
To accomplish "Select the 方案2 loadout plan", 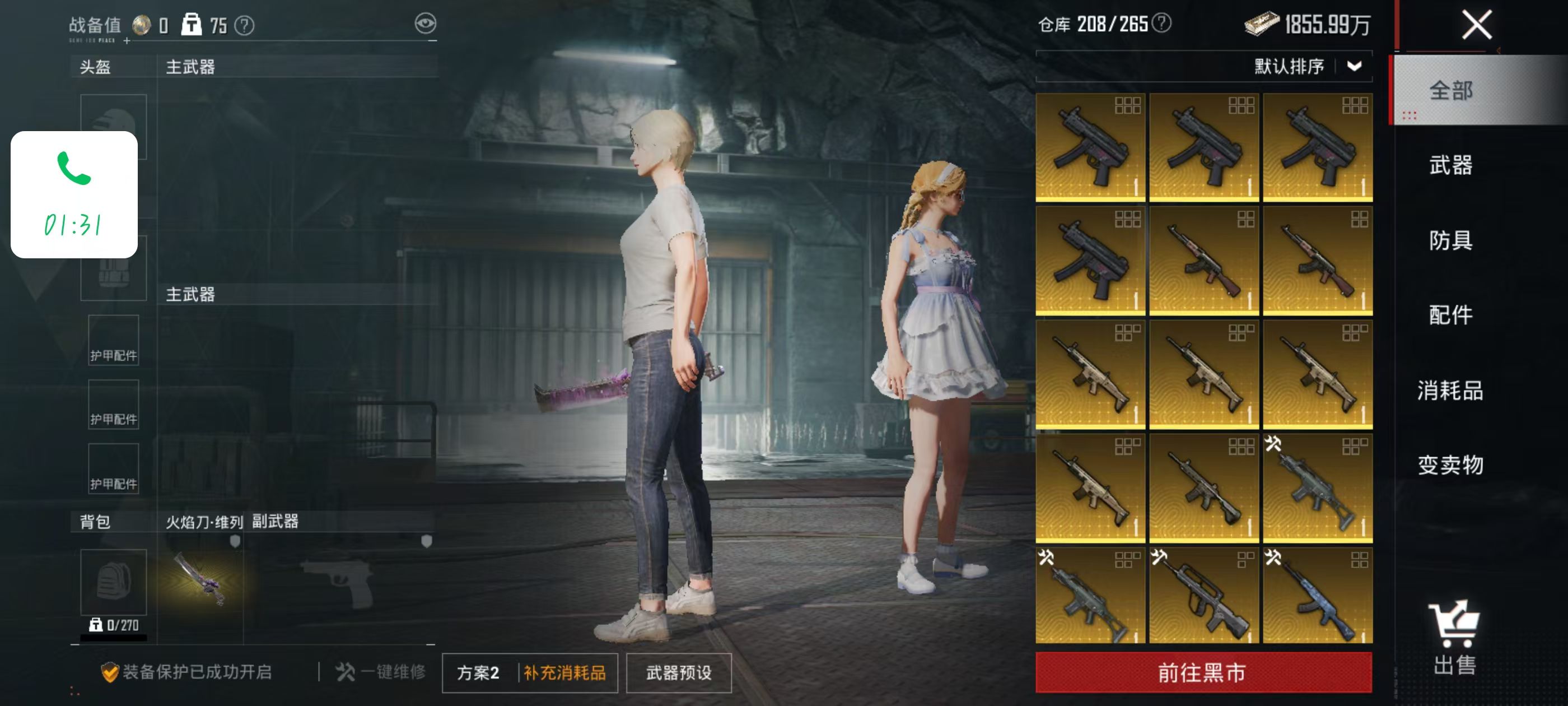I will pyautogui.click(x=478, y=672).
